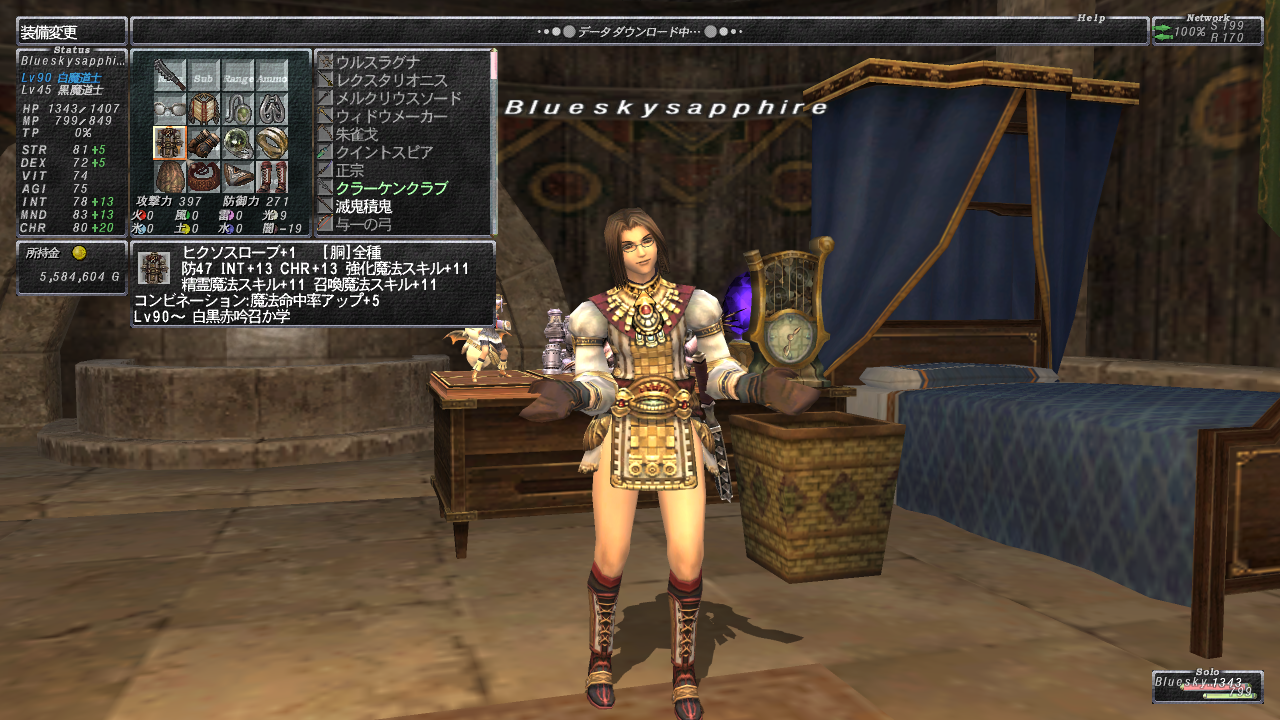Image resolution: width=1280 pixels, height=720 pixels.
Task: Click the item list scrollbar
Action: point(493,140)
